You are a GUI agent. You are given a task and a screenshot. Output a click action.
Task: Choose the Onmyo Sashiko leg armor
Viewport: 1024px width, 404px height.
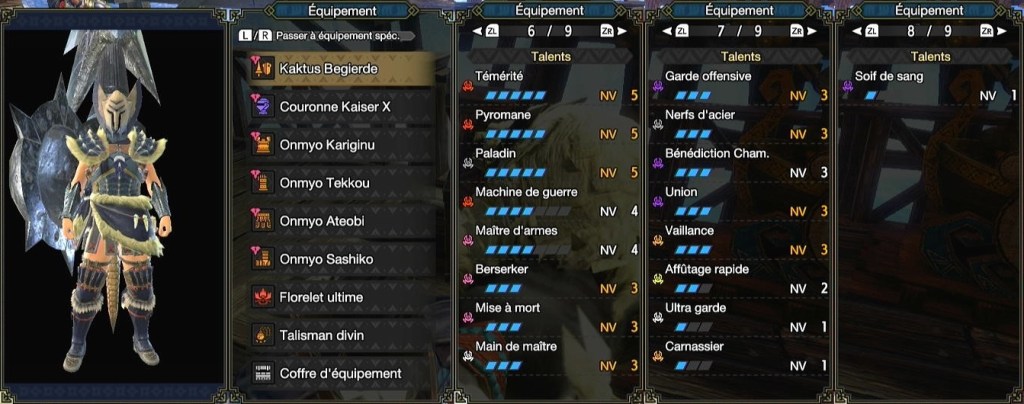pos(340,259)
